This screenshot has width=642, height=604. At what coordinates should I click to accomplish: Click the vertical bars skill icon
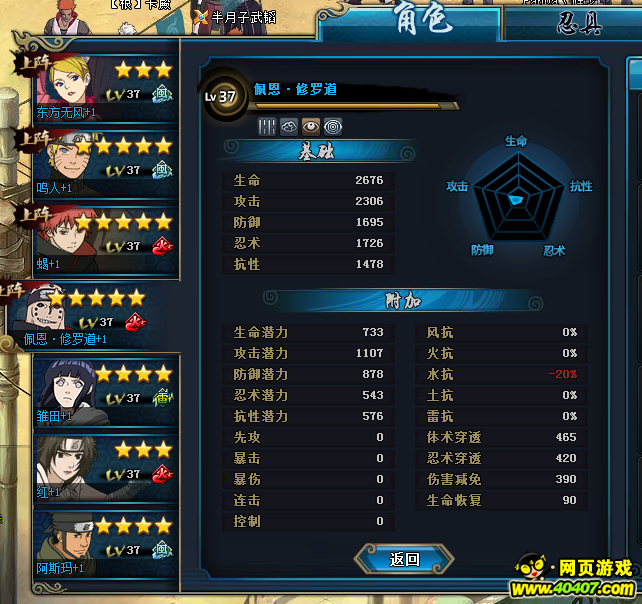pyautogui.click(x=267, y=126)
